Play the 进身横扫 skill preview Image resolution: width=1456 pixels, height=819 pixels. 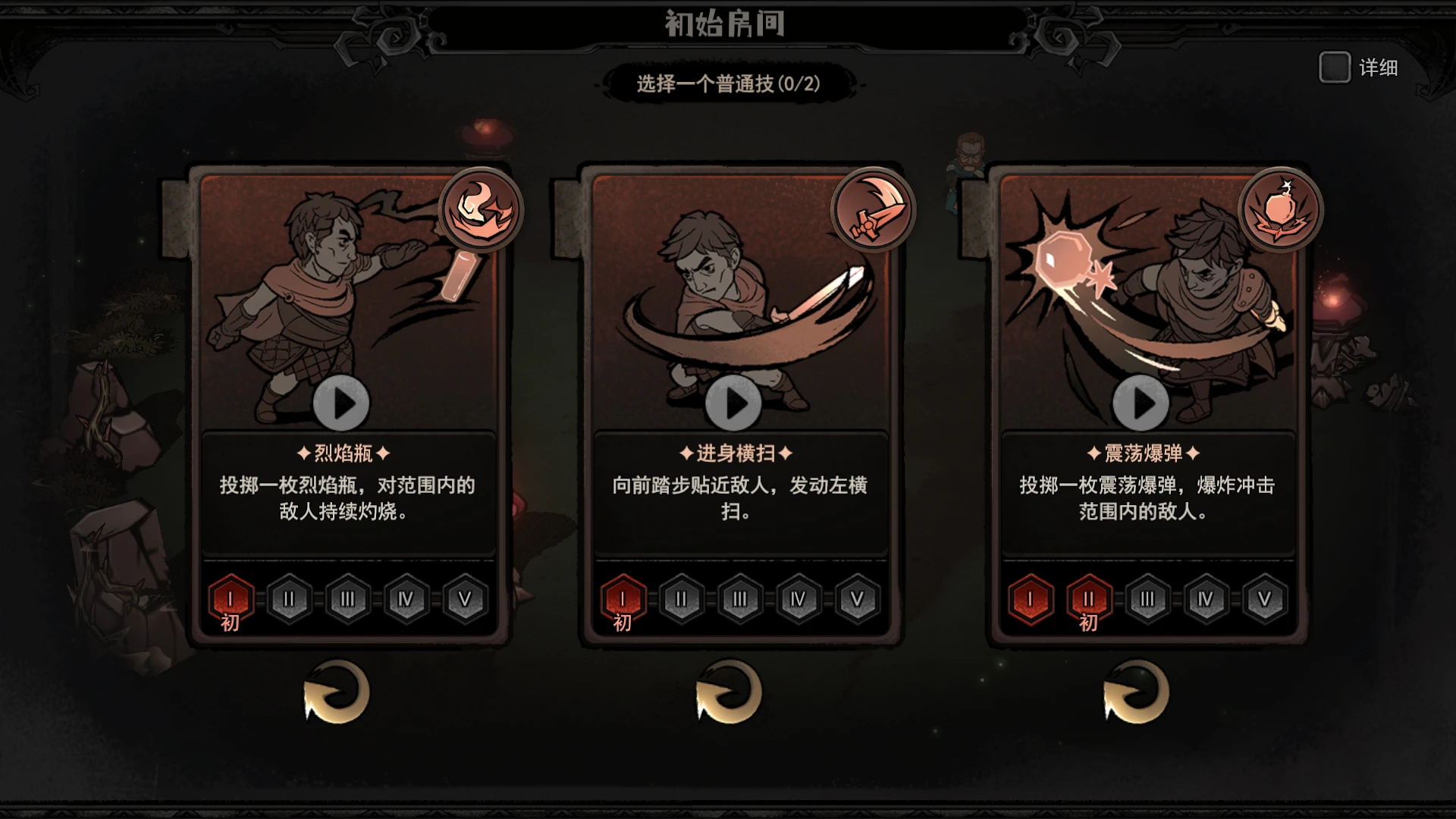734,403
